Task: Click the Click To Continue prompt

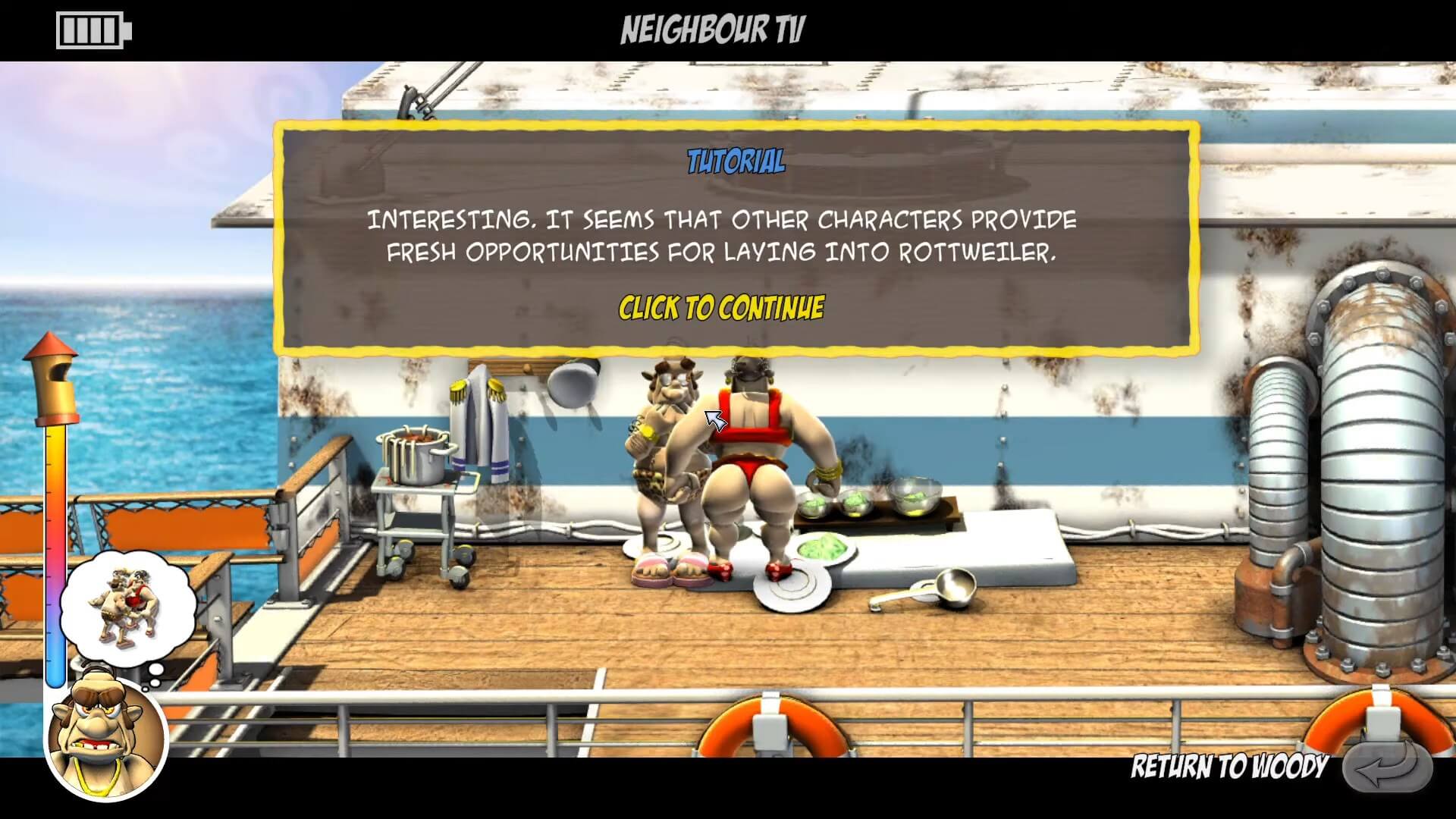Action: click(720, 307)
